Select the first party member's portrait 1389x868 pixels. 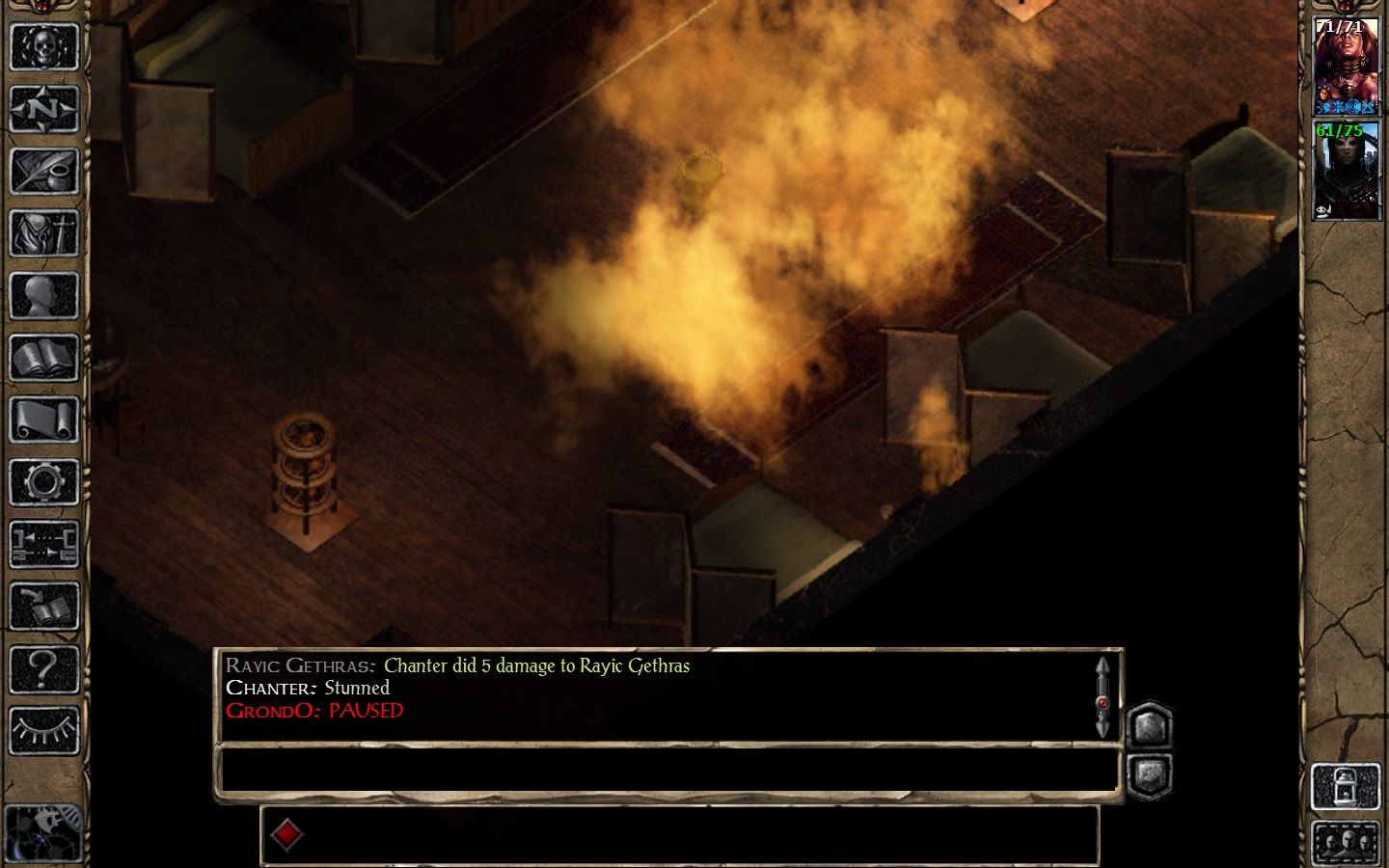(1347, 68)
